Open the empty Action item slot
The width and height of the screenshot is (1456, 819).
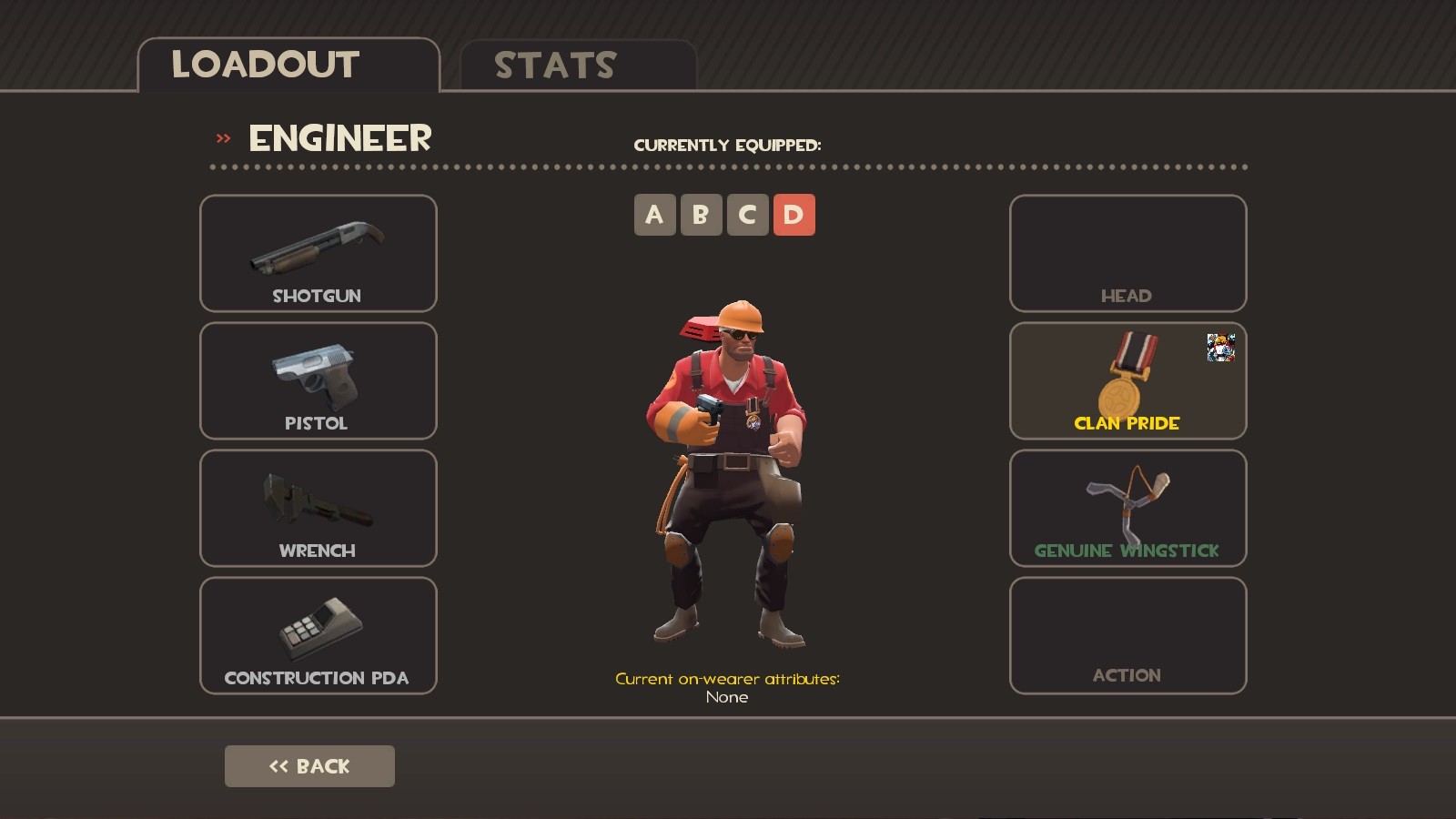tap(1127, 635)
